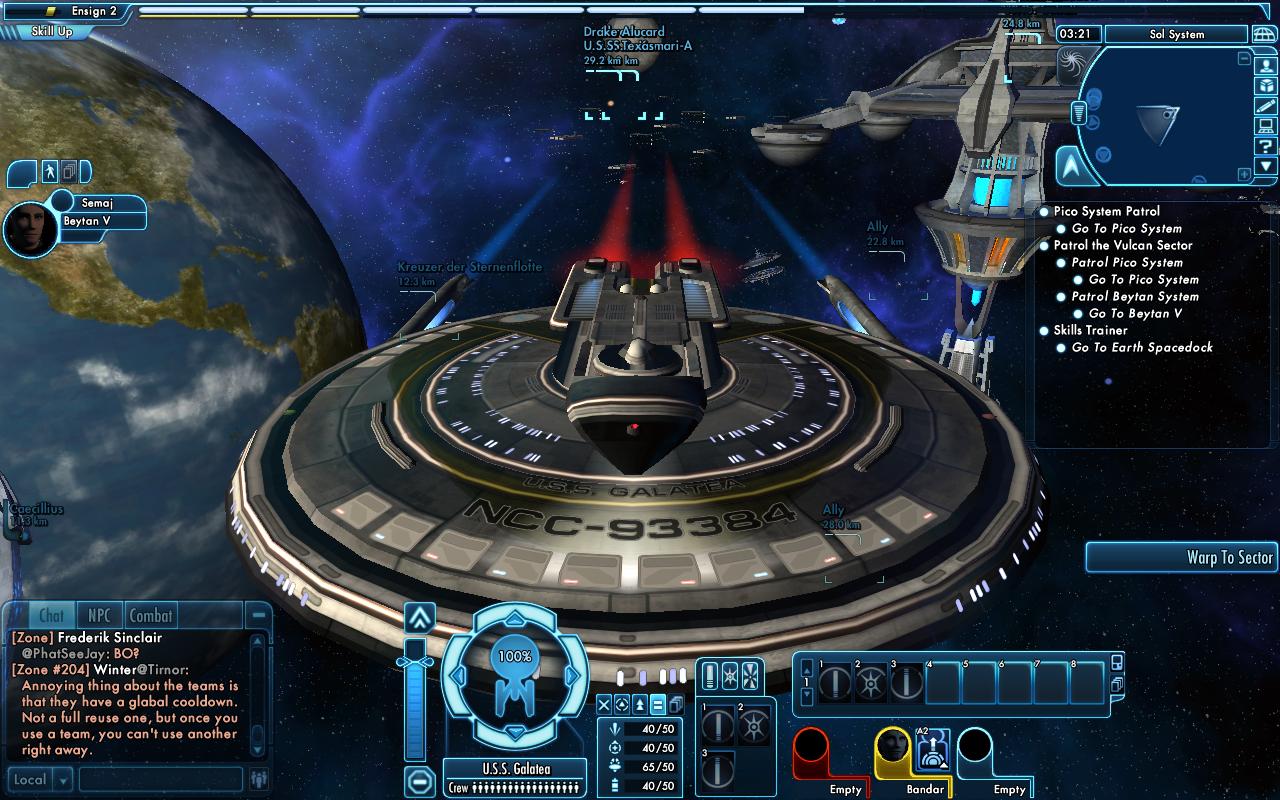Click the full stop button below throttle

pos(420,780)
